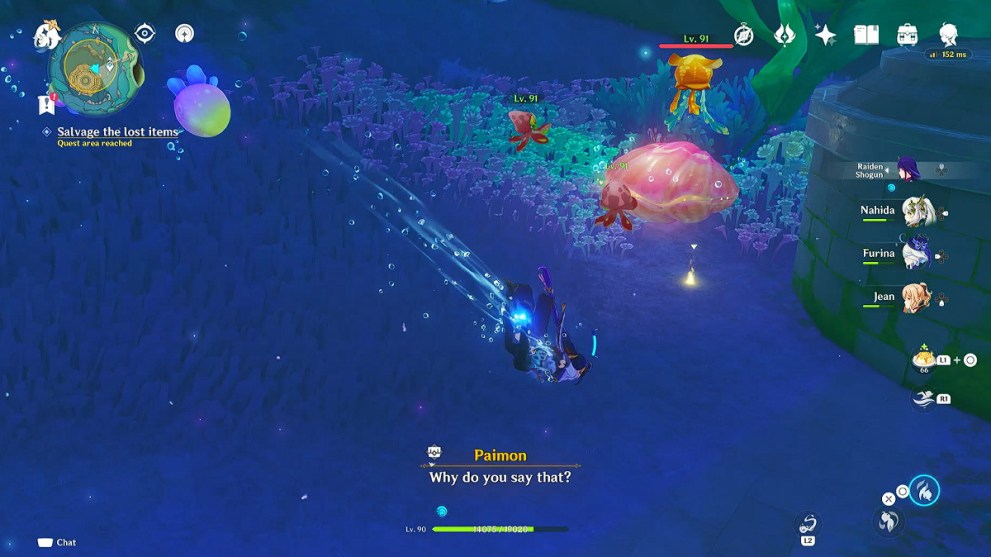Open the open-book handbook icon
The image size is (991, 557).
(866, 35)
